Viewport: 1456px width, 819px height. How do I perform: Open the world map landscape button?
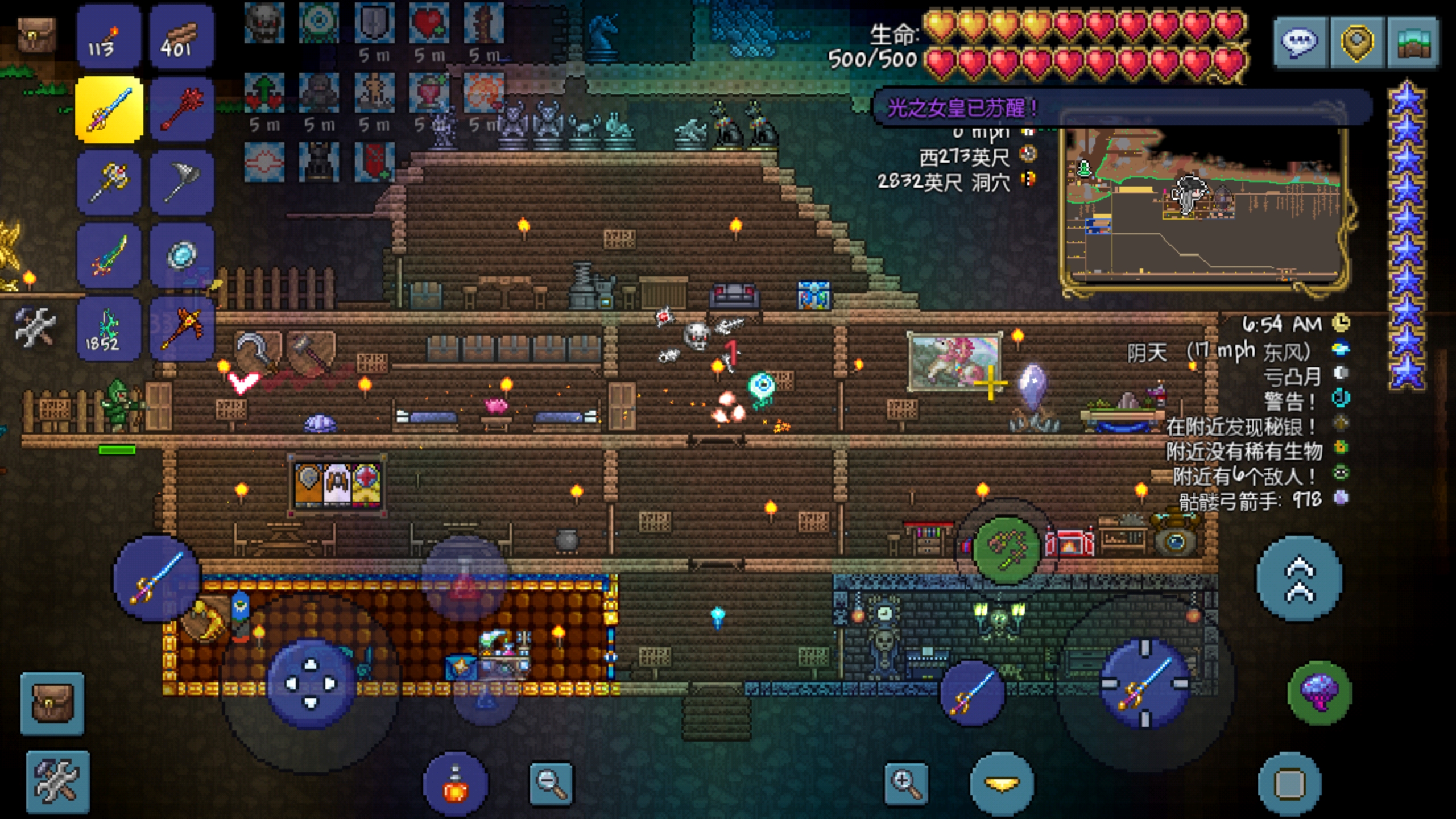point(1413,43)
